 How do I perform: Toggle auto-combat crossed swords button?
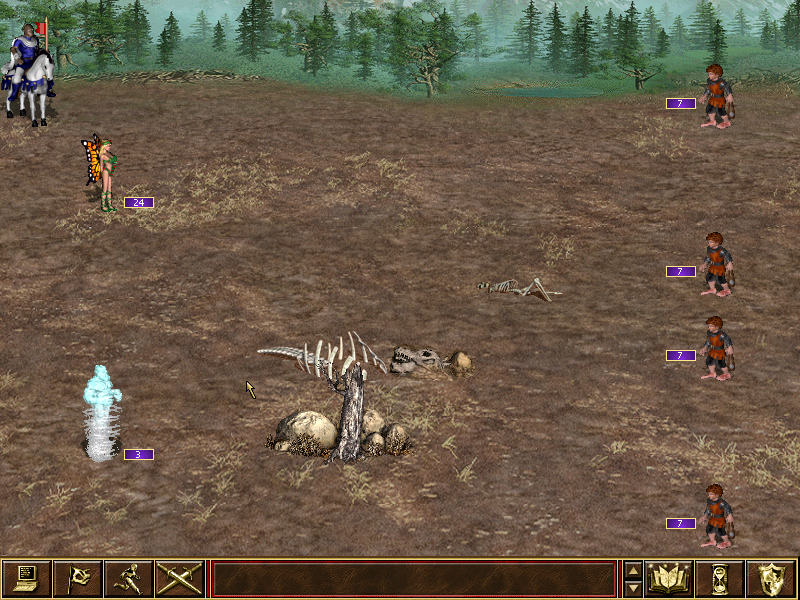179,578
